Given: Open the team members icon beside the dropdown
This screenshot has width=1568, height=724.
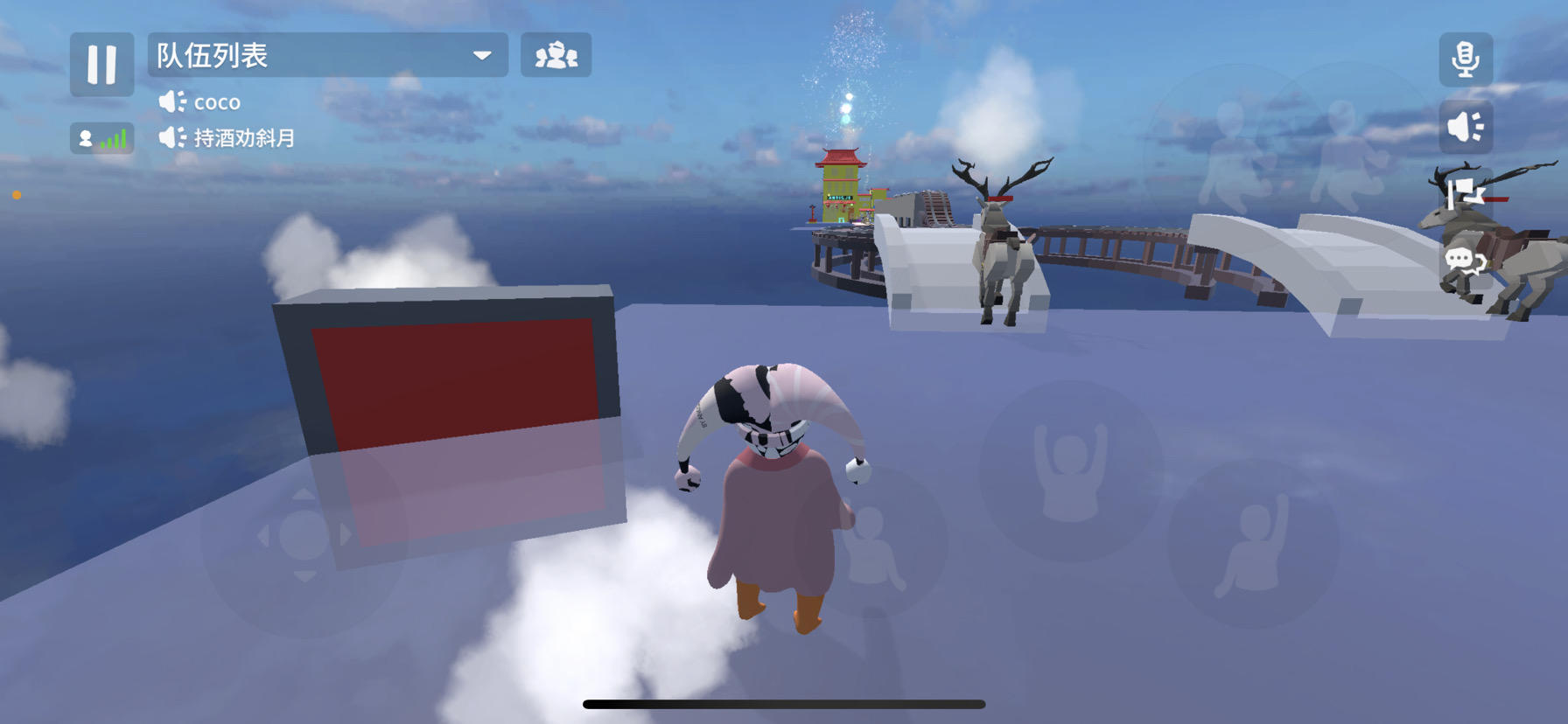Looking at the screenshot, I should (x=557, y=55).
